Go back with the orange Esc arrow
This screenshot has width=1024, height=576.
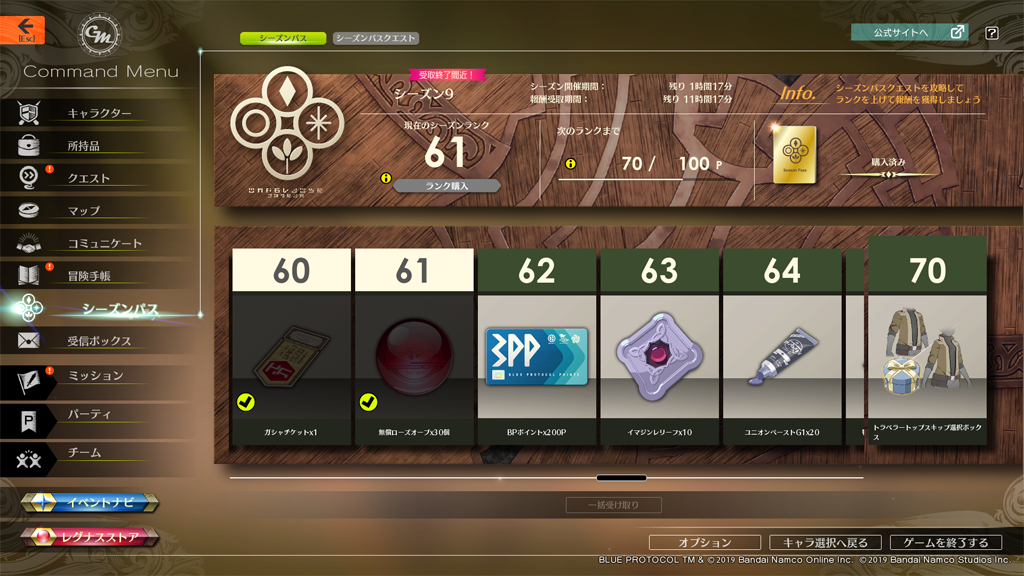[x=22, y=30]
